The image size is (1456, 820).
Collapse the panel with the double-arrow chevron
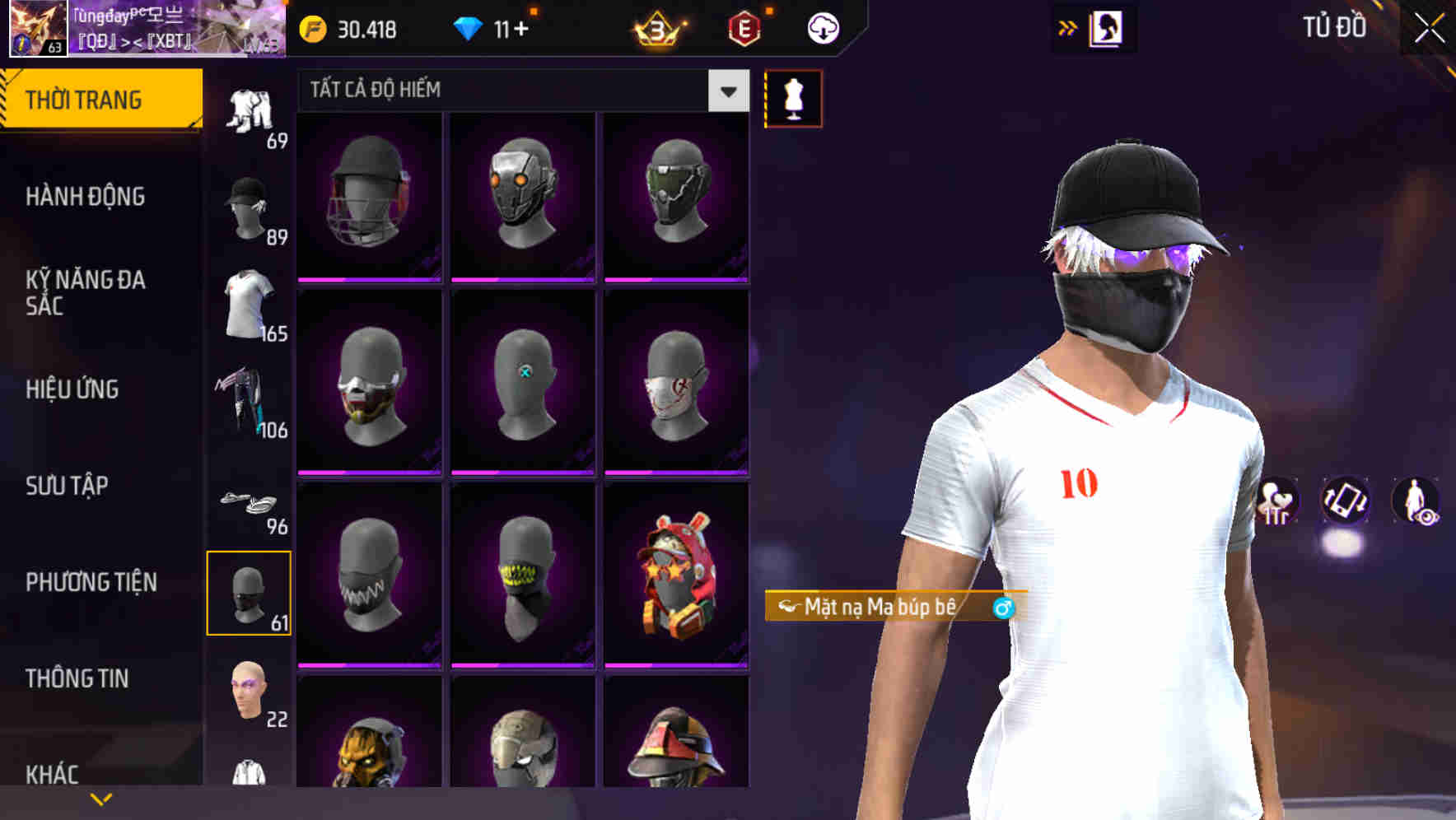(x=1068, y=27)
